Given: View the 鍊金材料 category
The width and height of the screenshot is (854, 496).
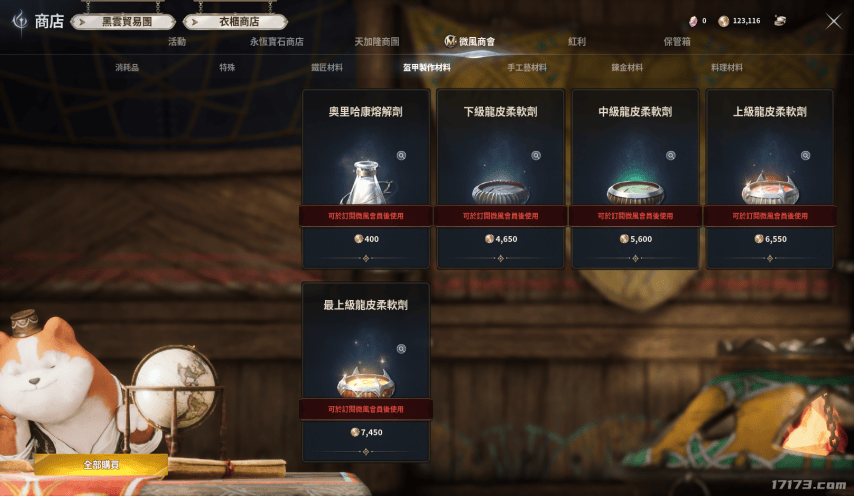Looking at the screenshot, I should pos(627,67).
